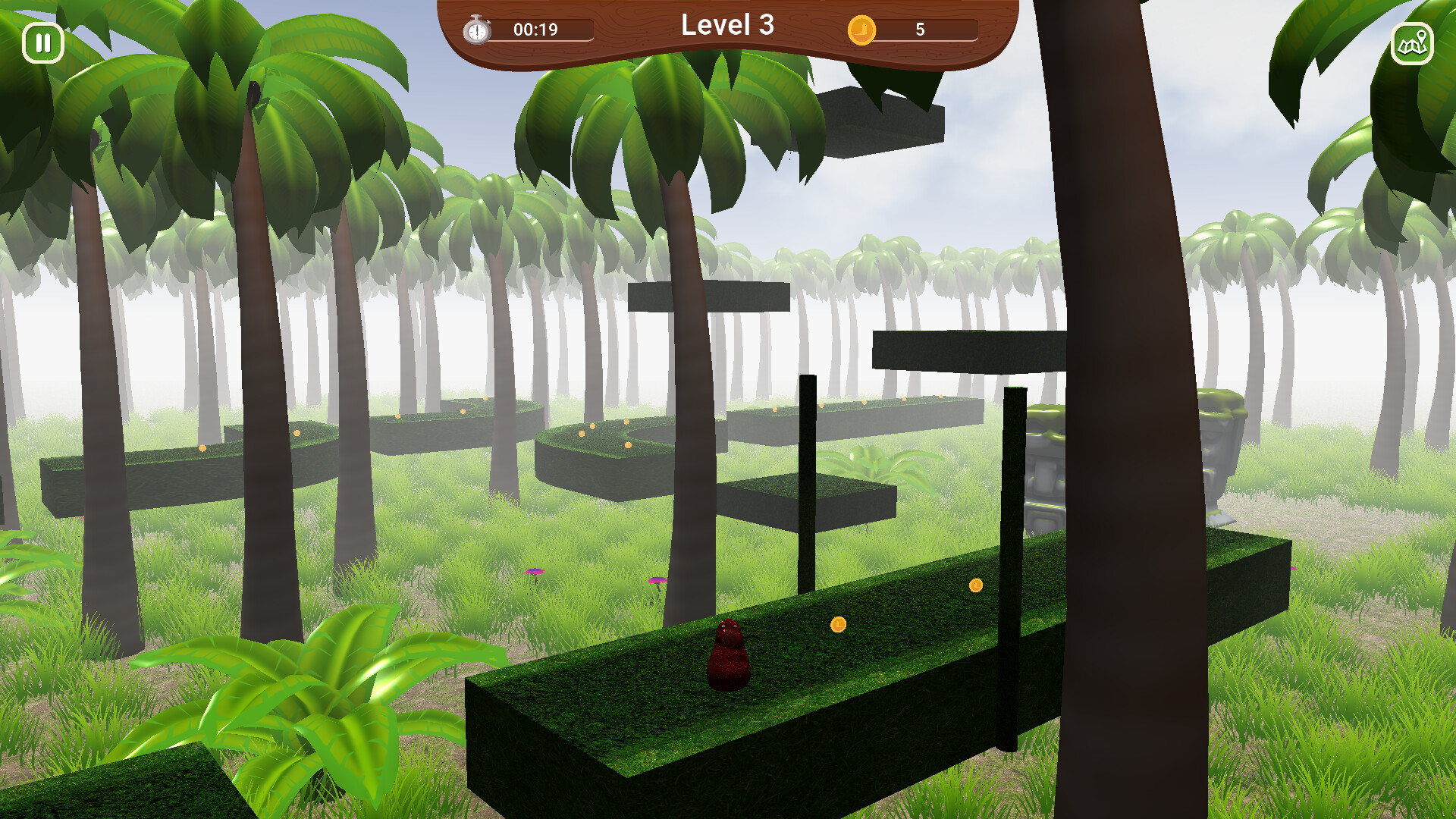Click a coin on the distant left platform
1456x819 pixels.
click(202, 447)
